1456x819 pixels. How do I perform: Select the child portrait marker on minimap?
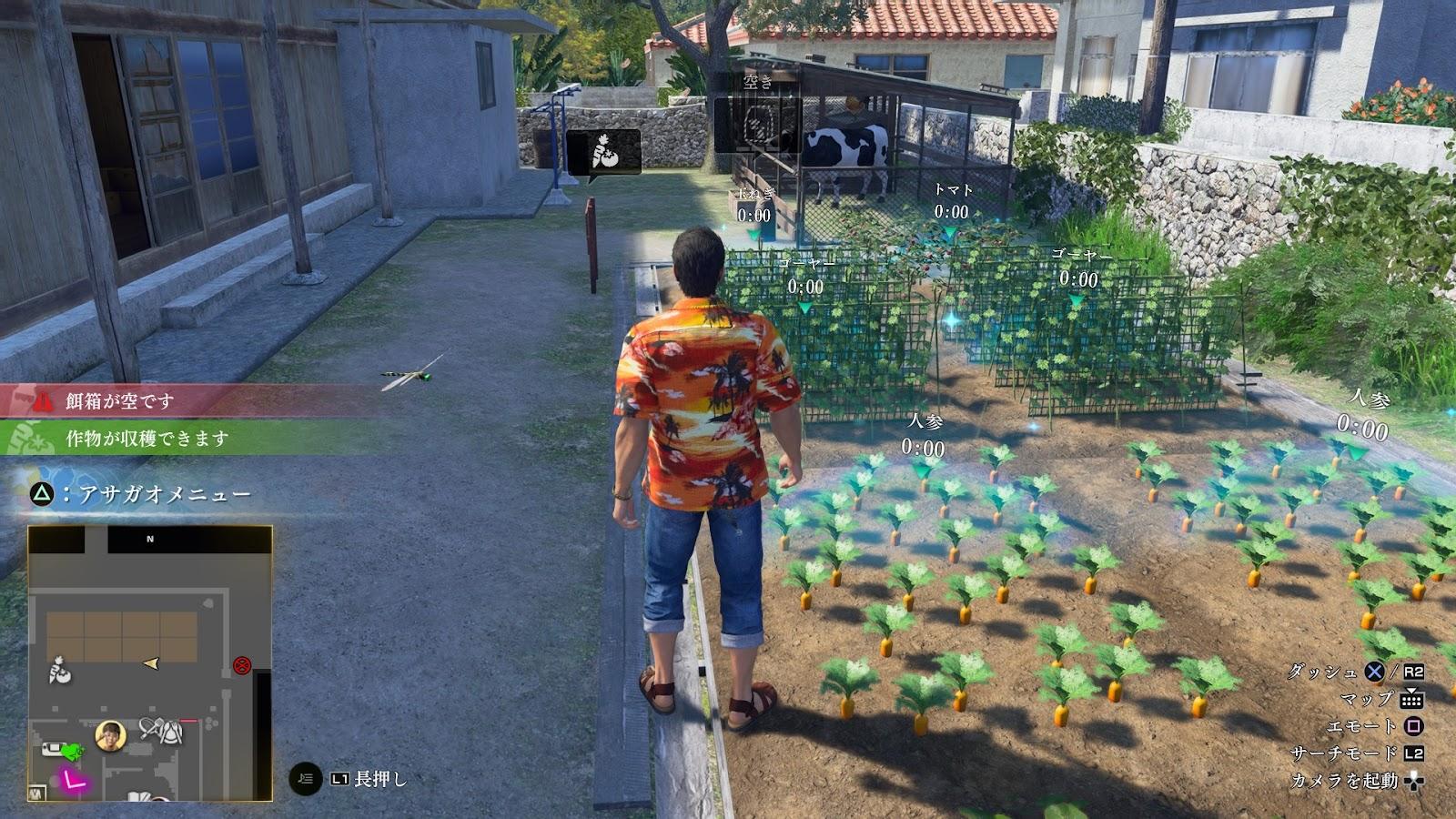[110, 735]
